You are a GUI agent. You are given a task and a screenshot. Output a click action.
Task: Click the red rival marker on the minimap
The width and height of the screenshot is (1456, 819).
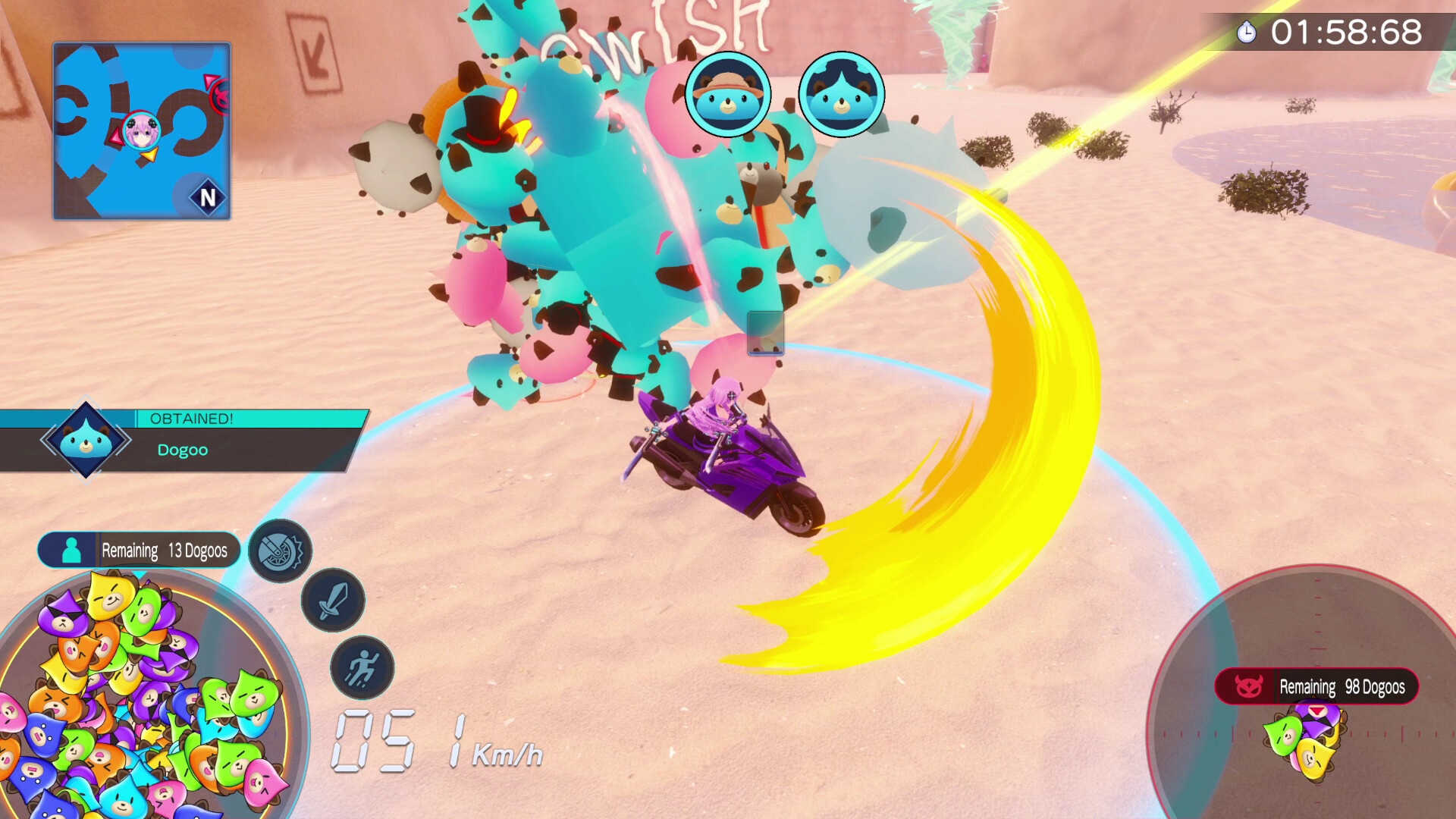221,96
